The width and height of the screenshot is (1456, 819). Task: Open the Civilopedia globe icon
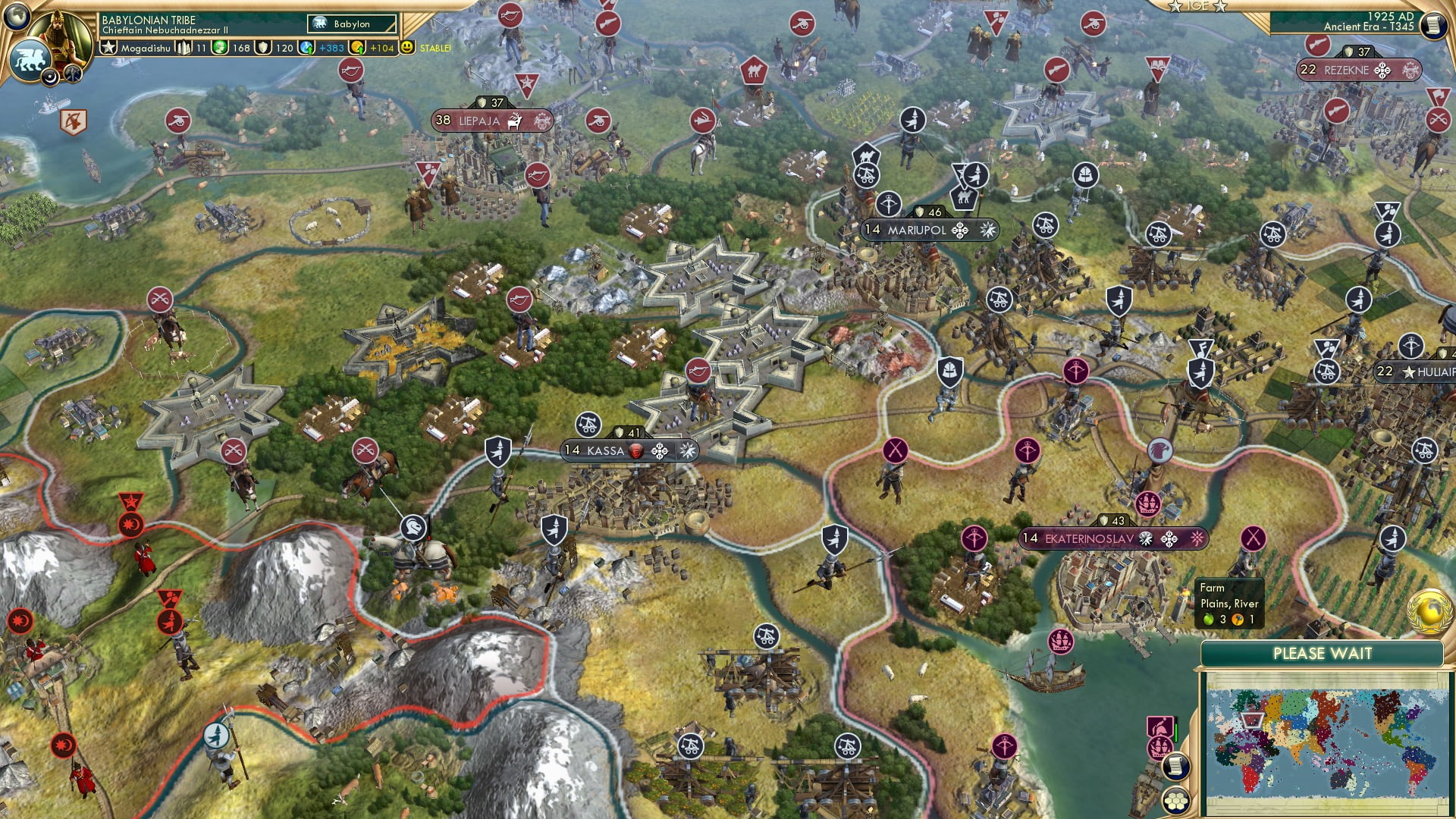coord(17,18)
